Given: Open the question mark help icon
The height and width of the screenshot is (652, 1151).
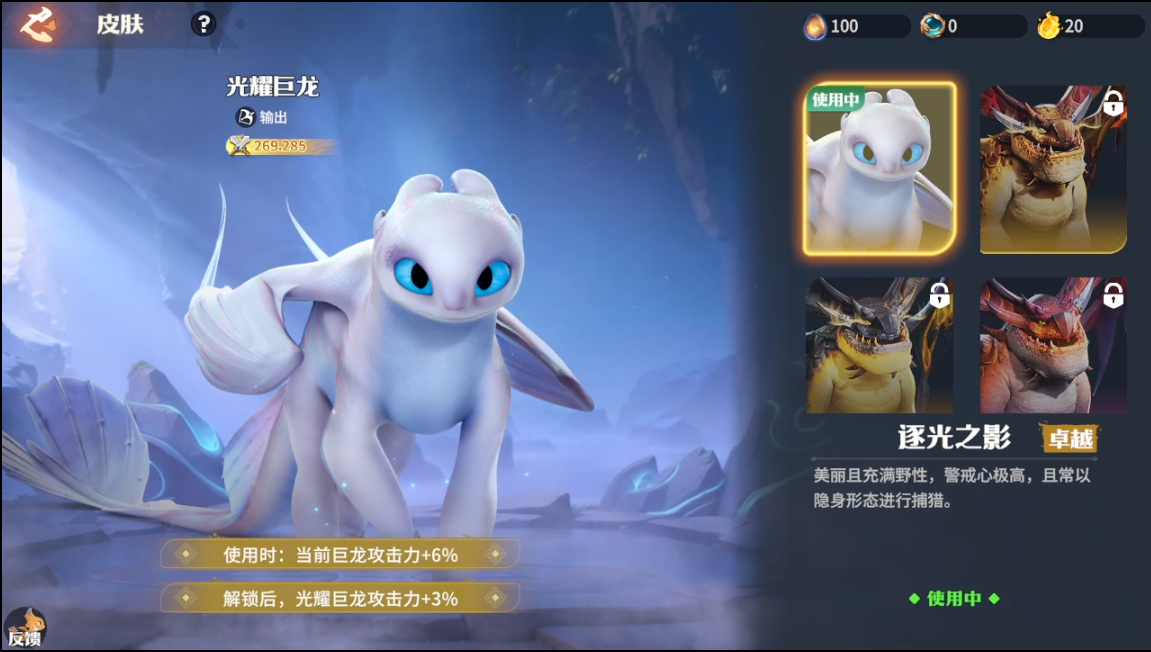Looking at the screenshot, I should 203,24.
